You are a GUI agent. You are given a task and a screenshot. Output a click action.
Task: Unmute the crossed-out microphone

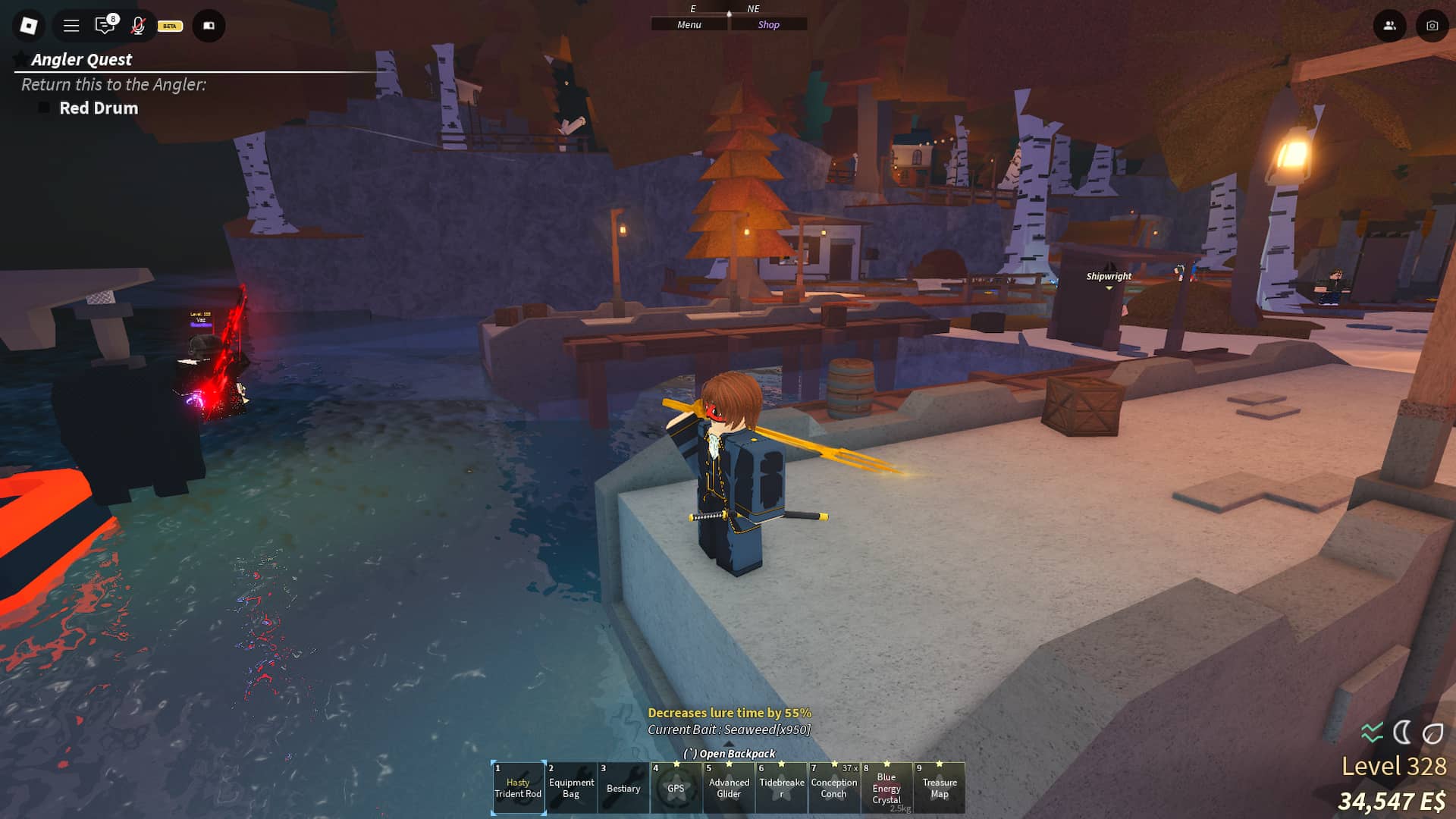click(x=137, y=26)
